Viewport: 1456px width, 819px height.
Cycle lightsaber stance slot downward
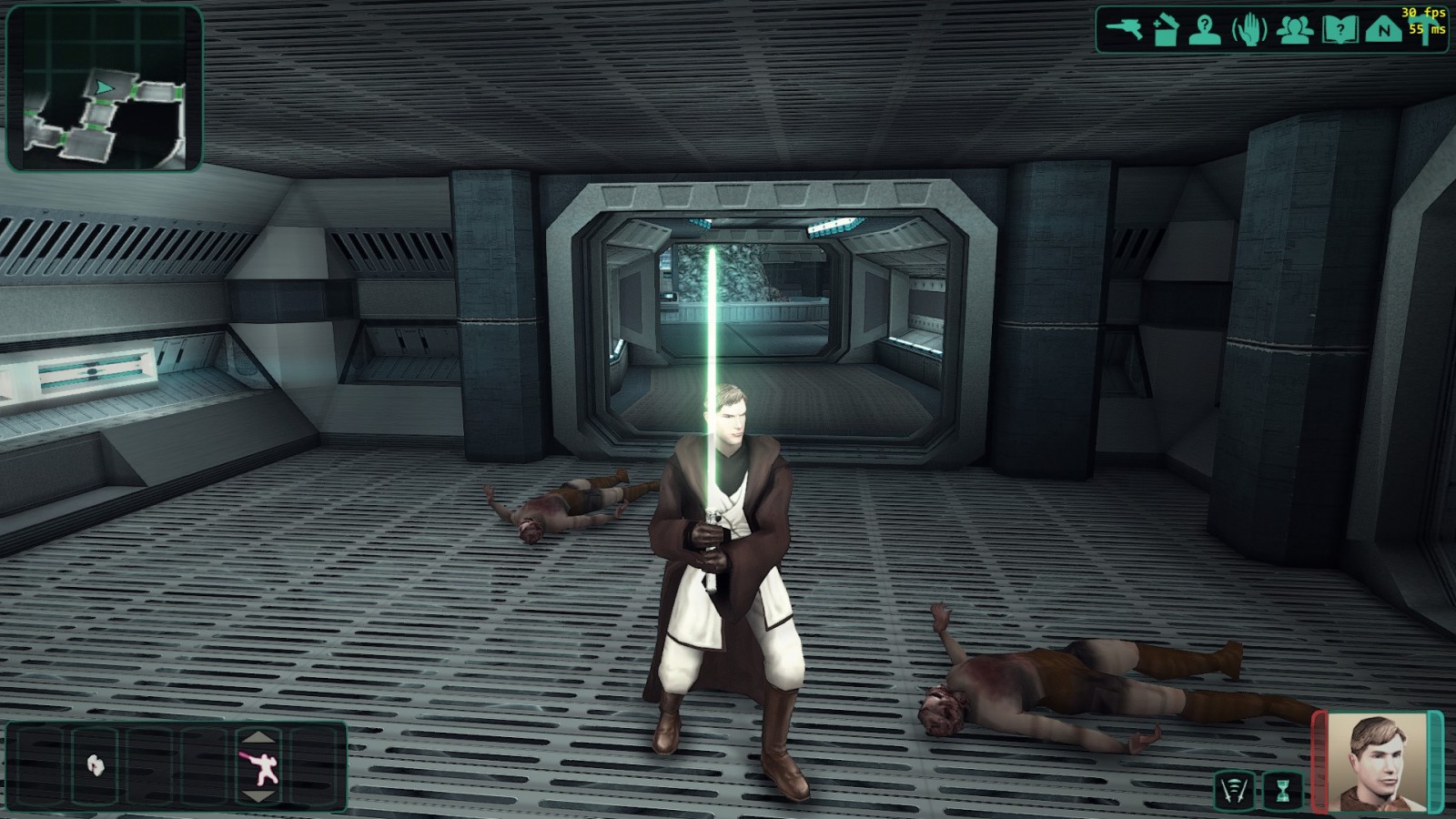tap(260, 796)
